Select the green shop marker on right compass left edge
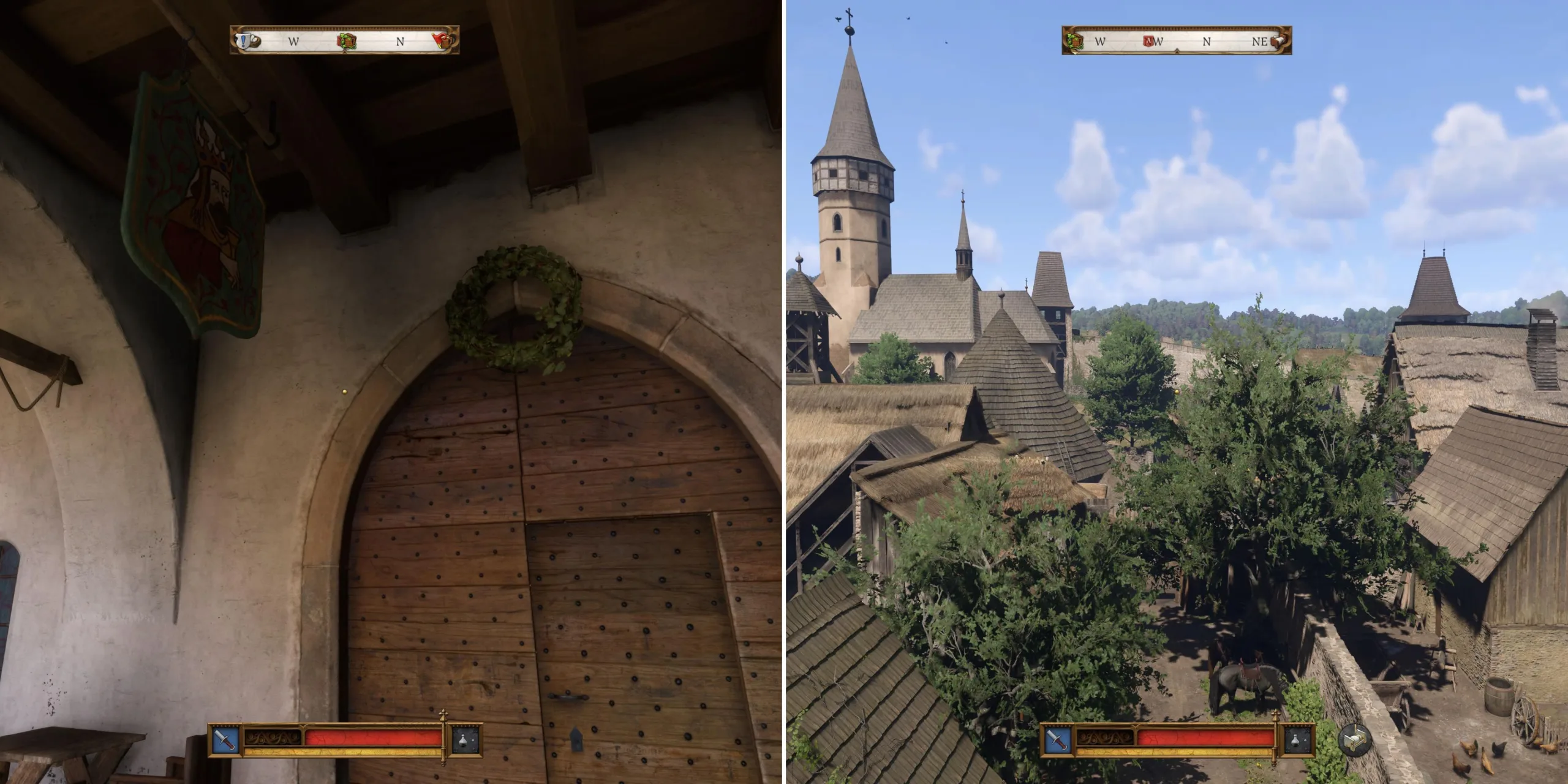 (x=1074, y=42)
